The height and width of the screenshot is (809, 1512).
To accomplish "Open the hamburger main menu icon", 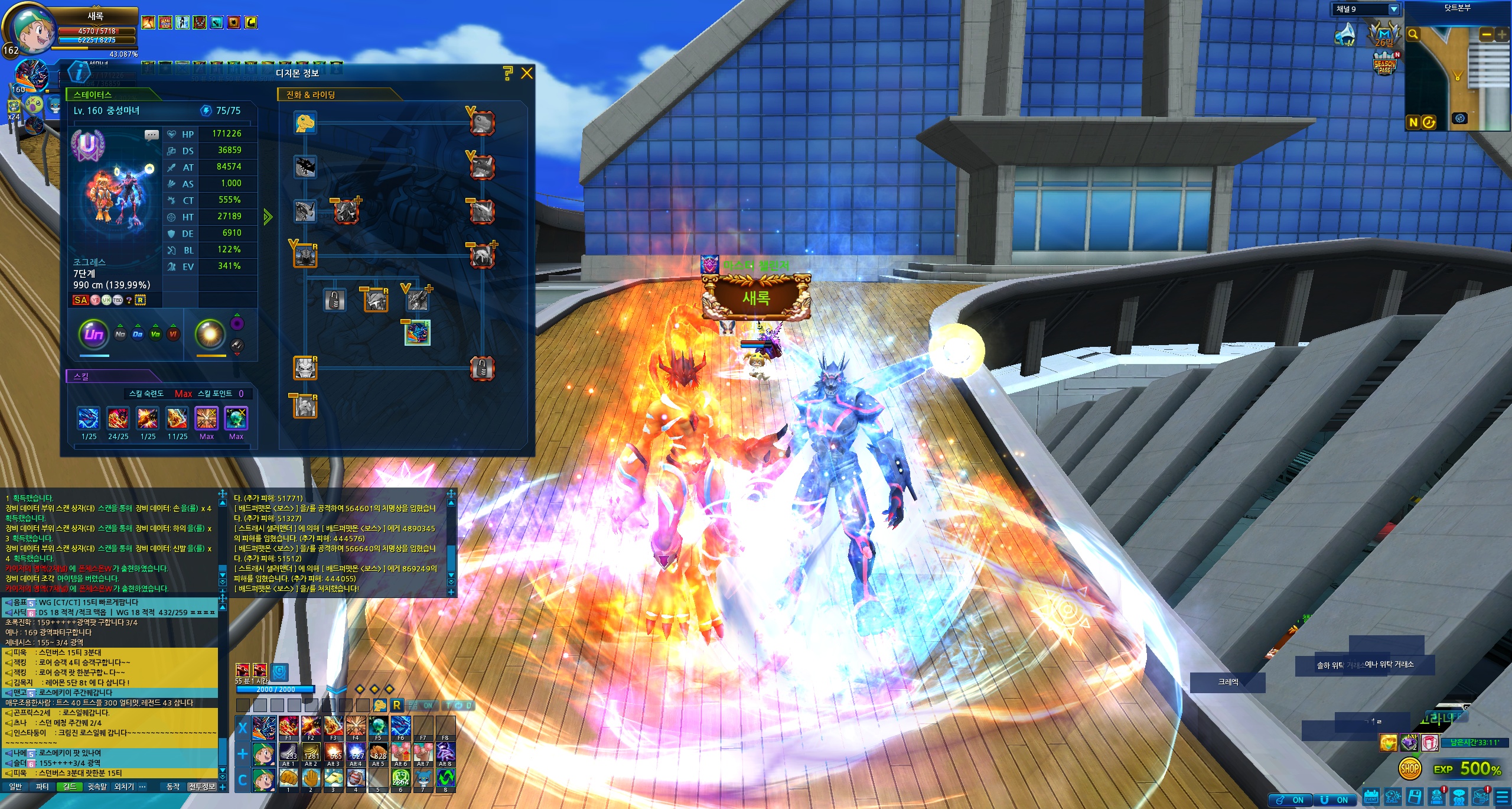I will pos(1503,797).
